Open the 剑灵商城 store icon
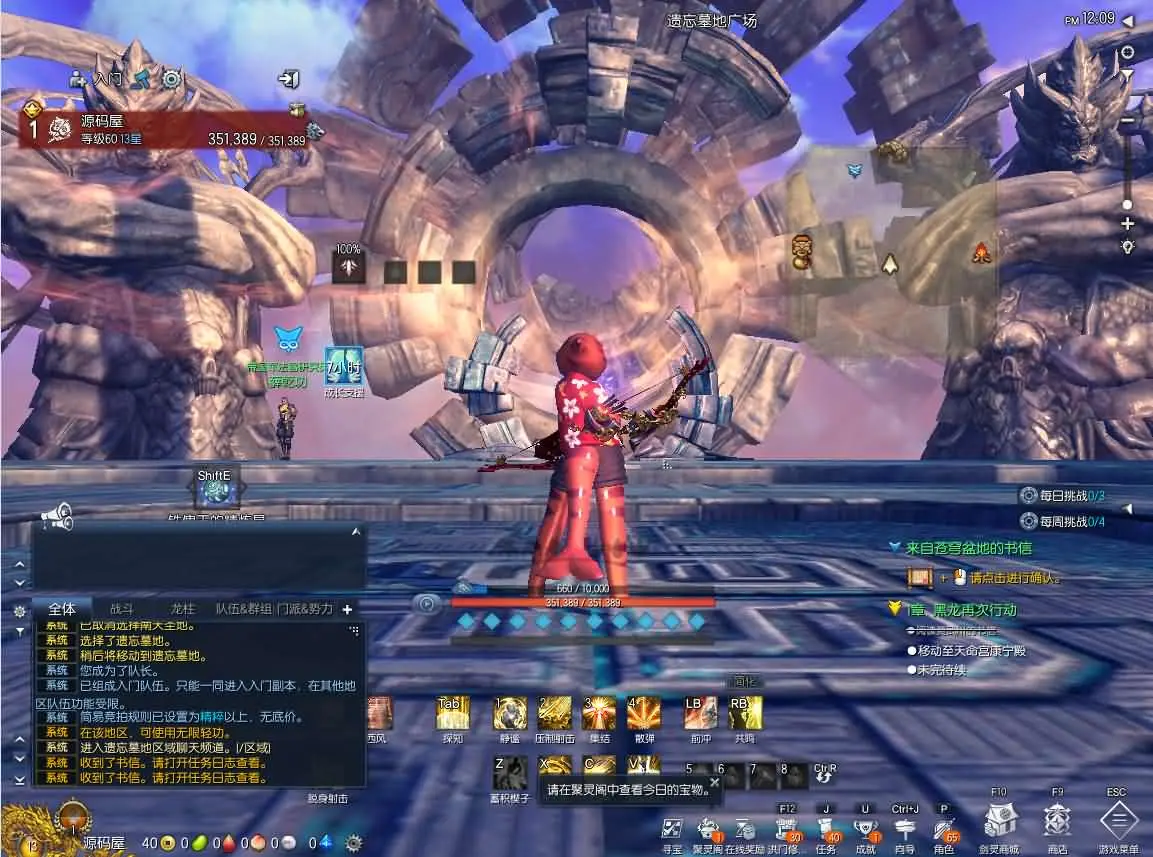This screenshot has width=1153, height=857. pyautogui.click(x=999, y=822)
